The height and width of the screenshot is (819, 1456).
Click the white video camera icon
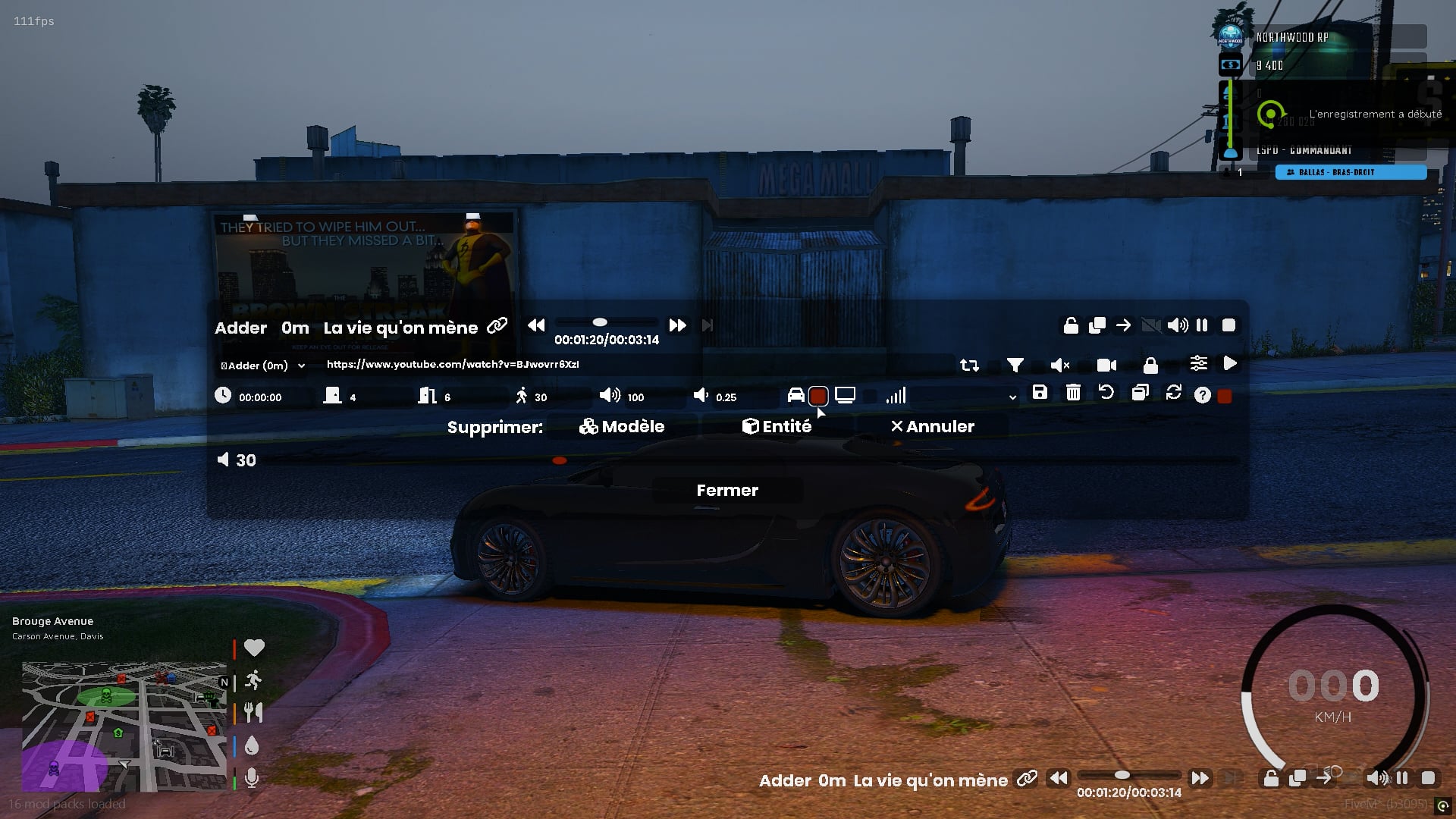(x=1106, y=366)
